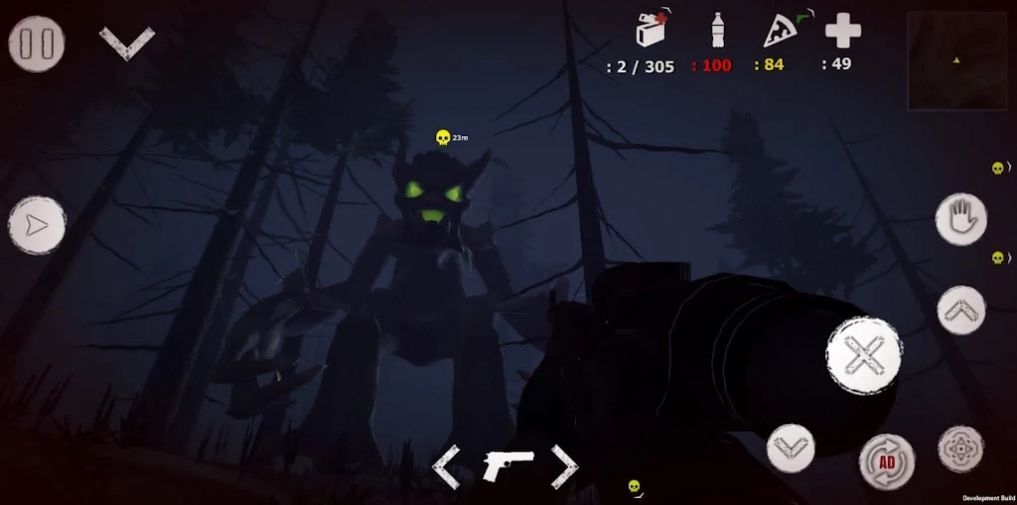
Task: Tap the arrow play button on left
Action: (x=37, y=225)
